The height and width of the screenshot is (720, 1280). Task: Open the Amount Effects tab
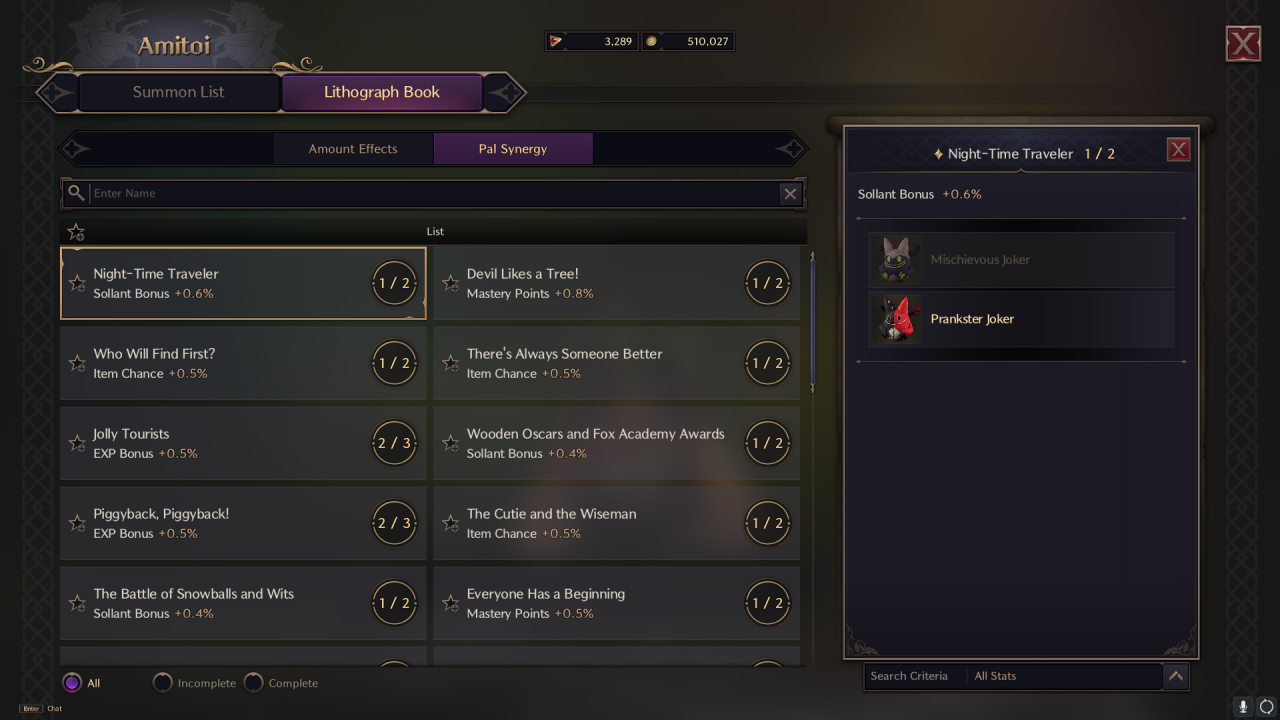tap(353, 148)
